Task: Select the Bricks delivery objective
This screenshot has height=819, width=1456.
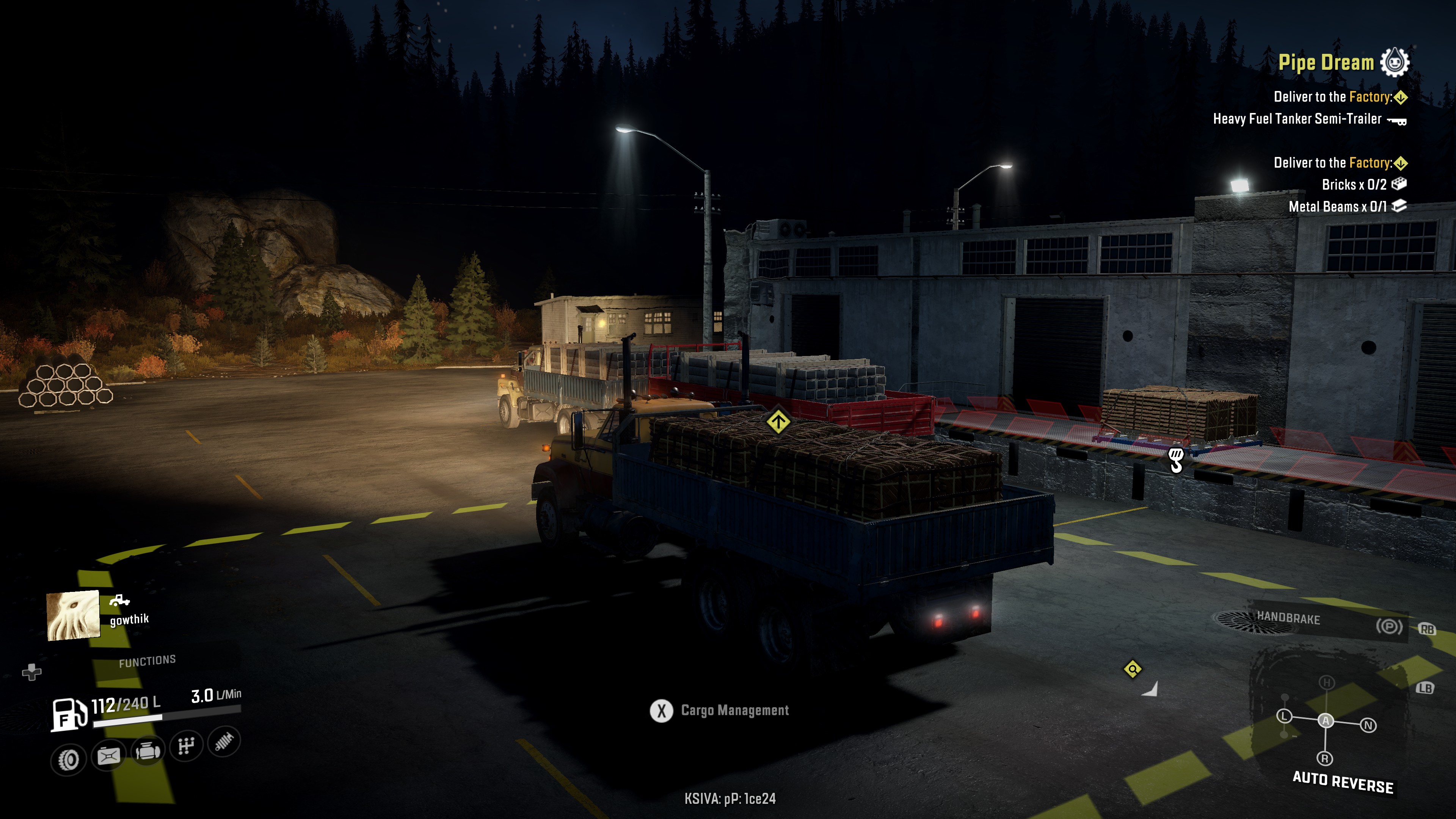Action: (x=1362, y=185)
